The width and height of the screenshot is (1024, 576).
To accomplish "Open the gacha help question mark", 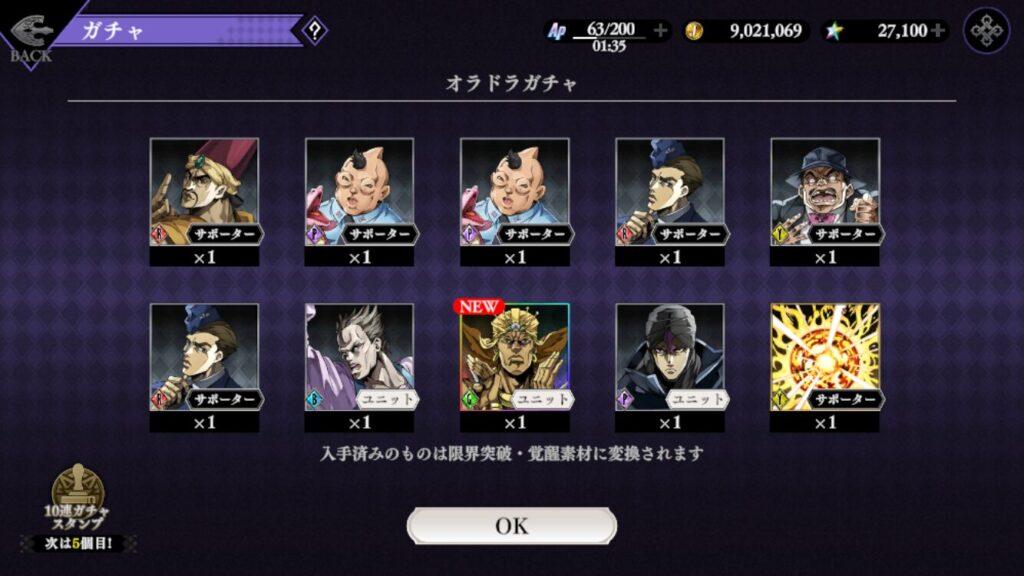I will (314, 30).
